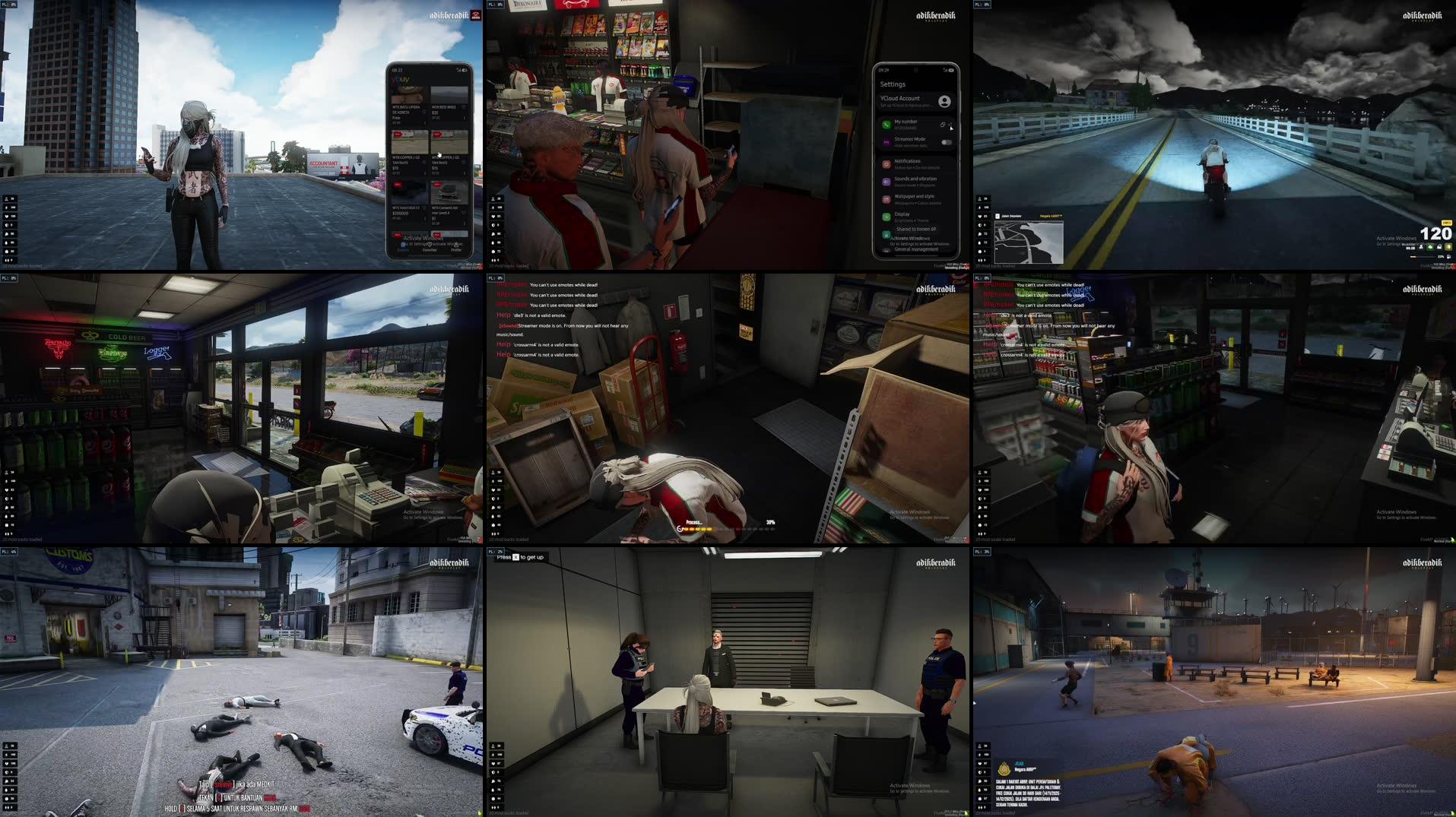Click the ybuy app logo on the phone
Image resolution: width=1456 pixels, height=817 pixels.
[x=399, y=78]
